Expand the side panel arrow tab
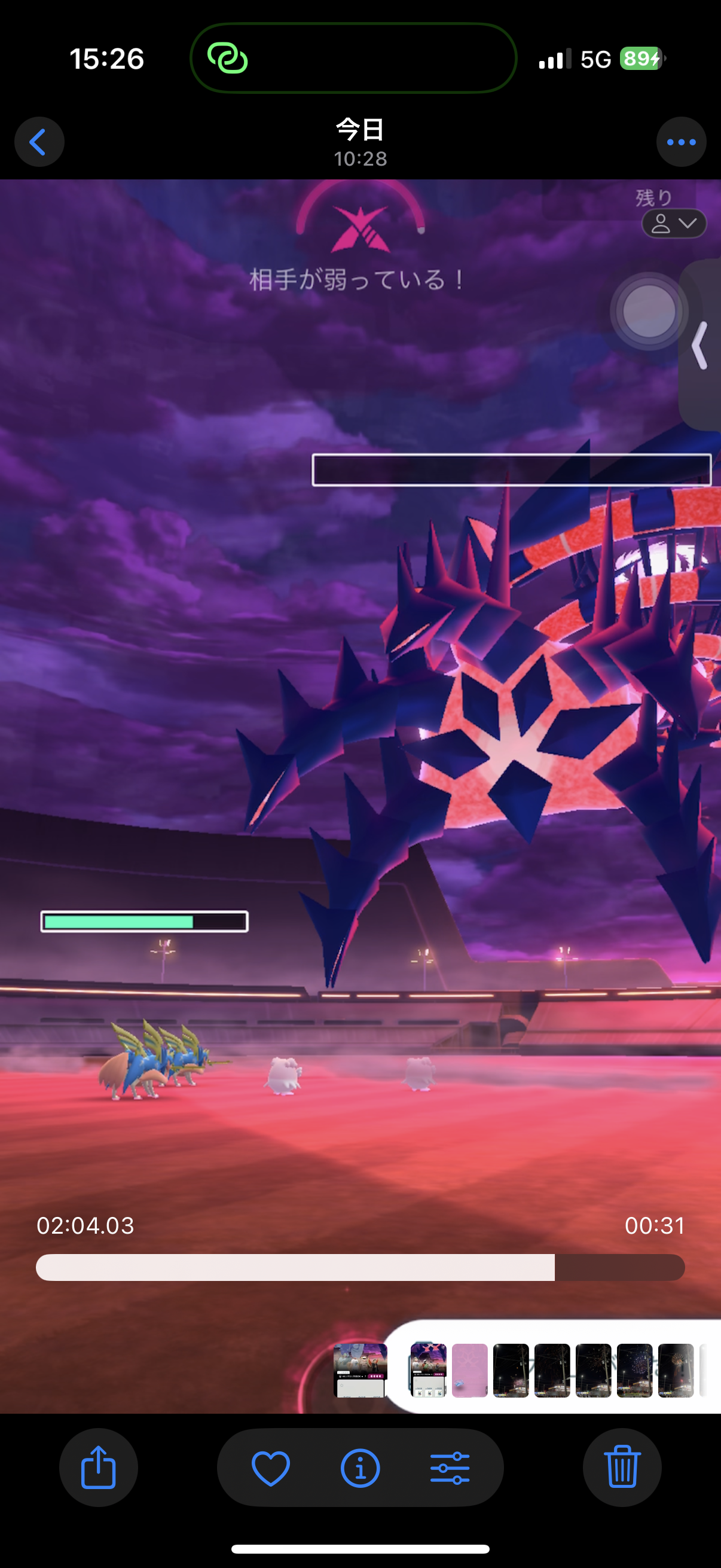Screen dimensions: 721x1568 (x=700, y=346)
